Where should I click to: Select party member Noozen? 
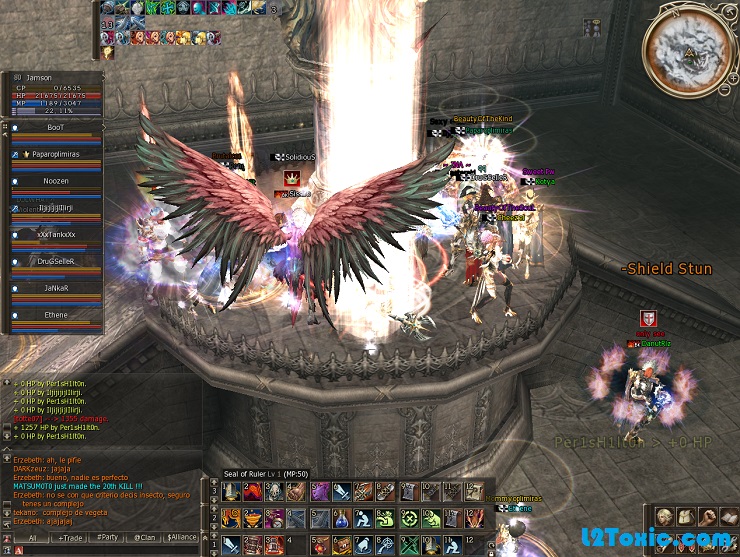56,181
